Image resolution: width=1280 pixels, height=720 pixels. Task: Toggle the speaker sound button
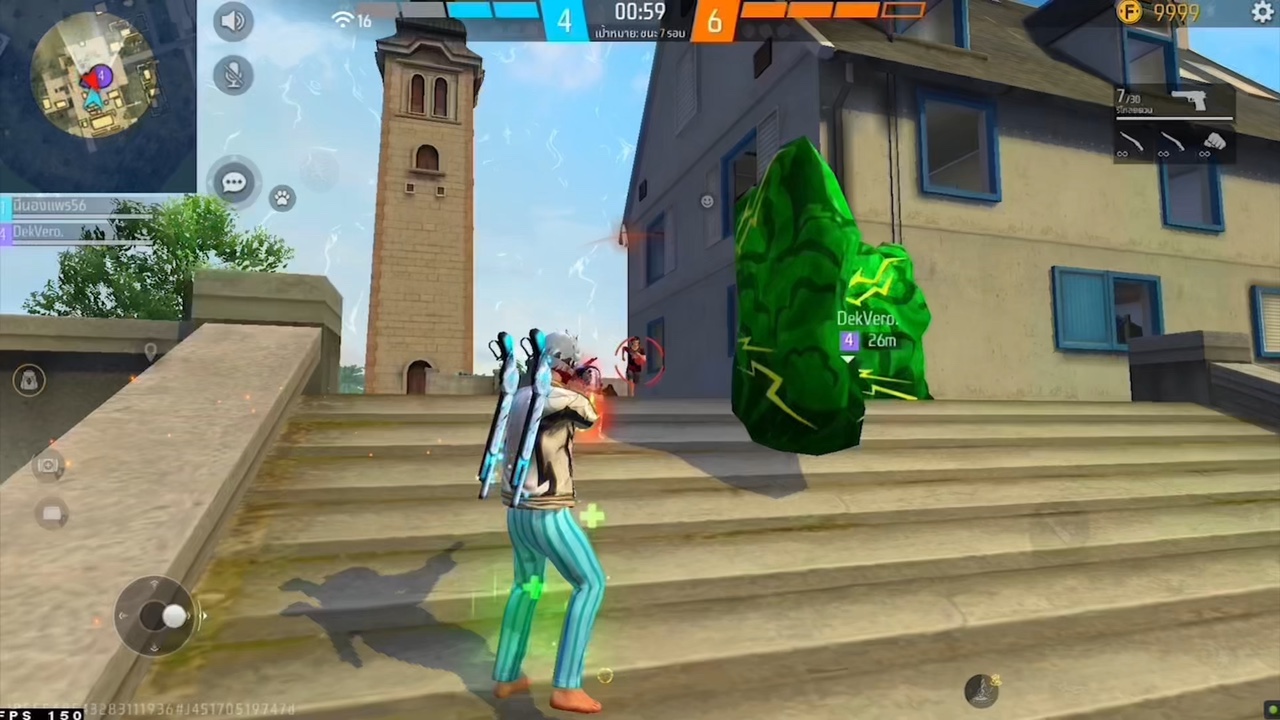coord(233,22)
